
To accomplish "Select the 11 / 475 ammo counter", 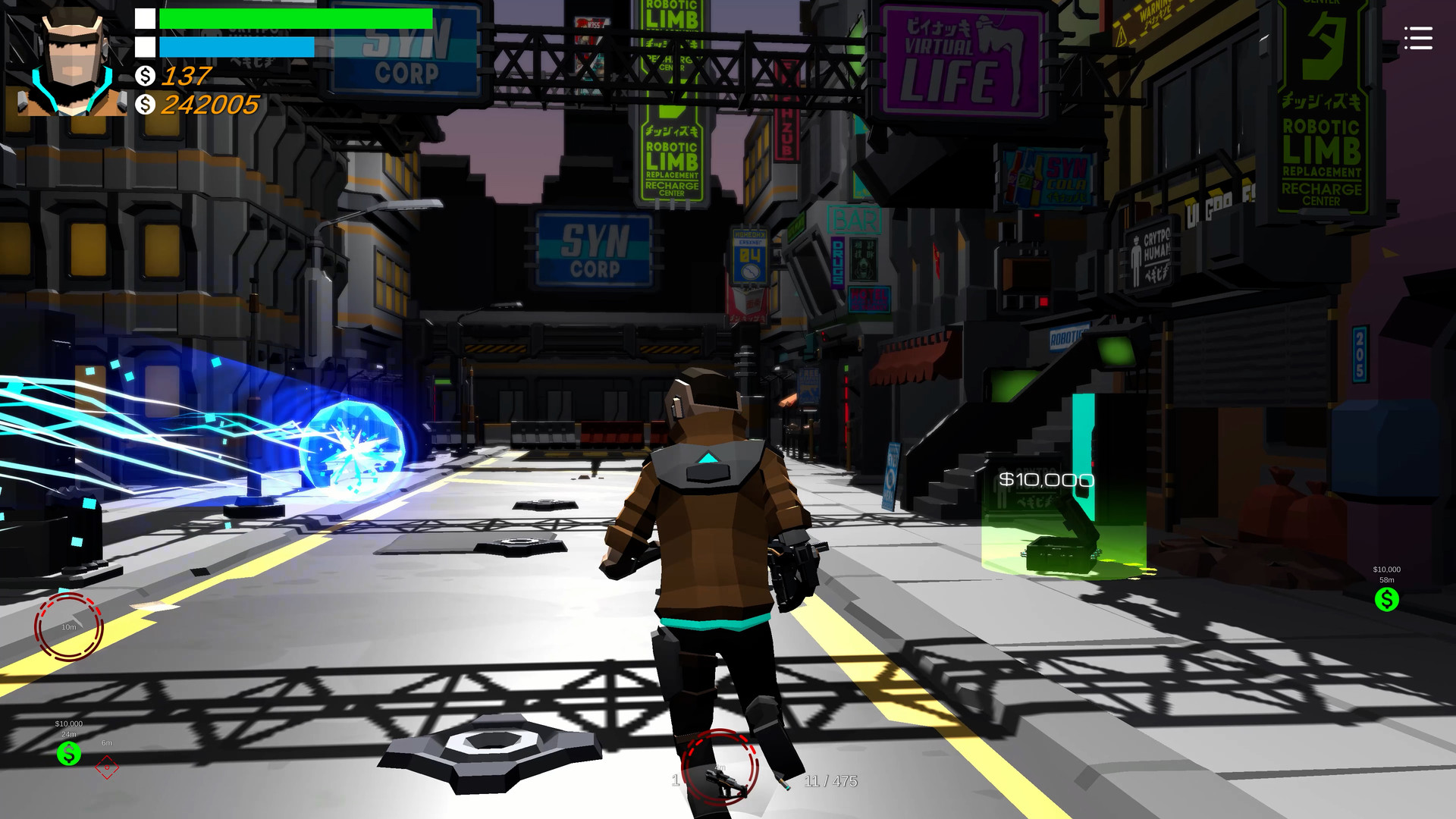I will pos(831,780).
